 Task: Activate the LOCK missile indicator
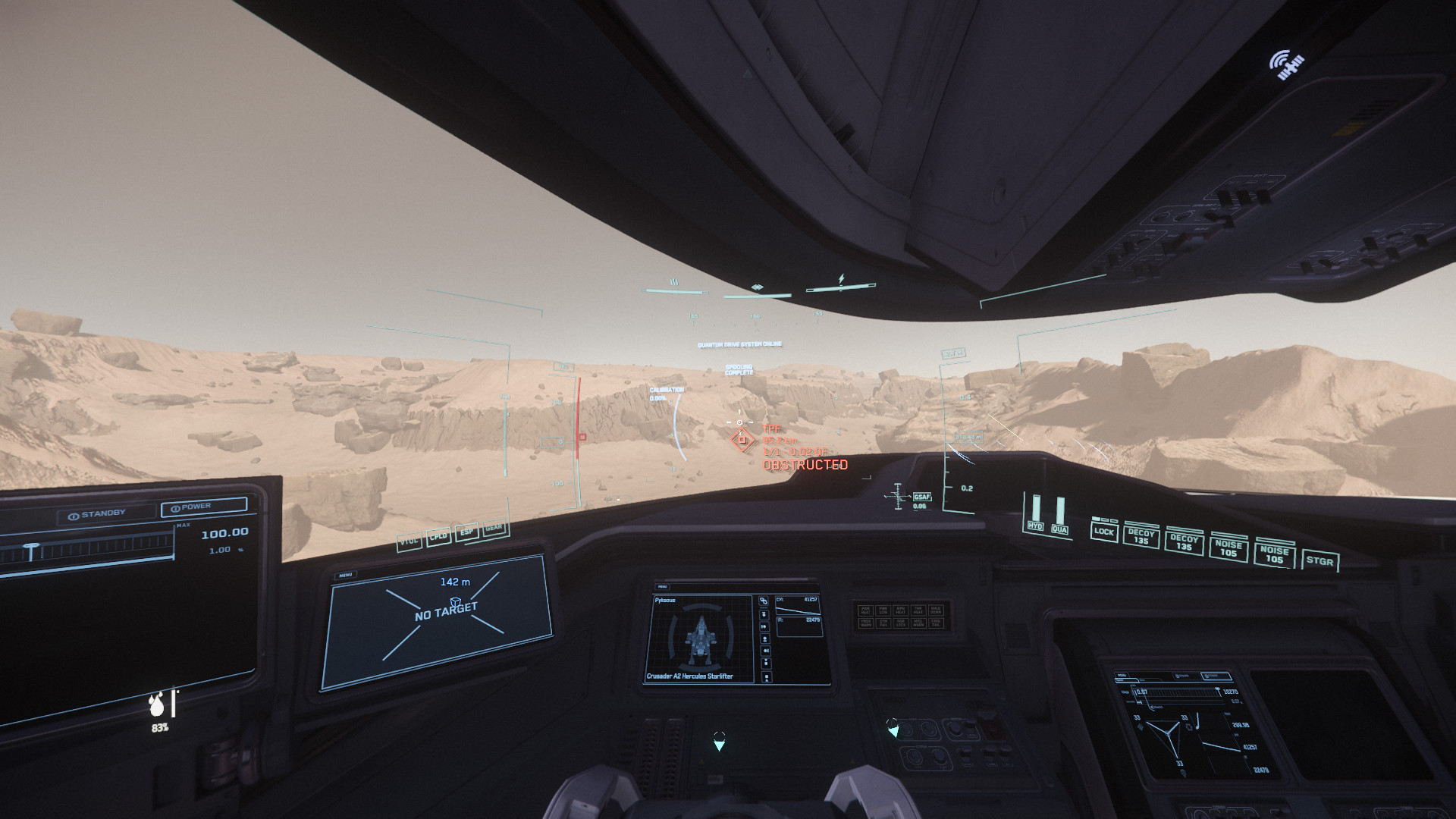click(x=1103, y=532)
